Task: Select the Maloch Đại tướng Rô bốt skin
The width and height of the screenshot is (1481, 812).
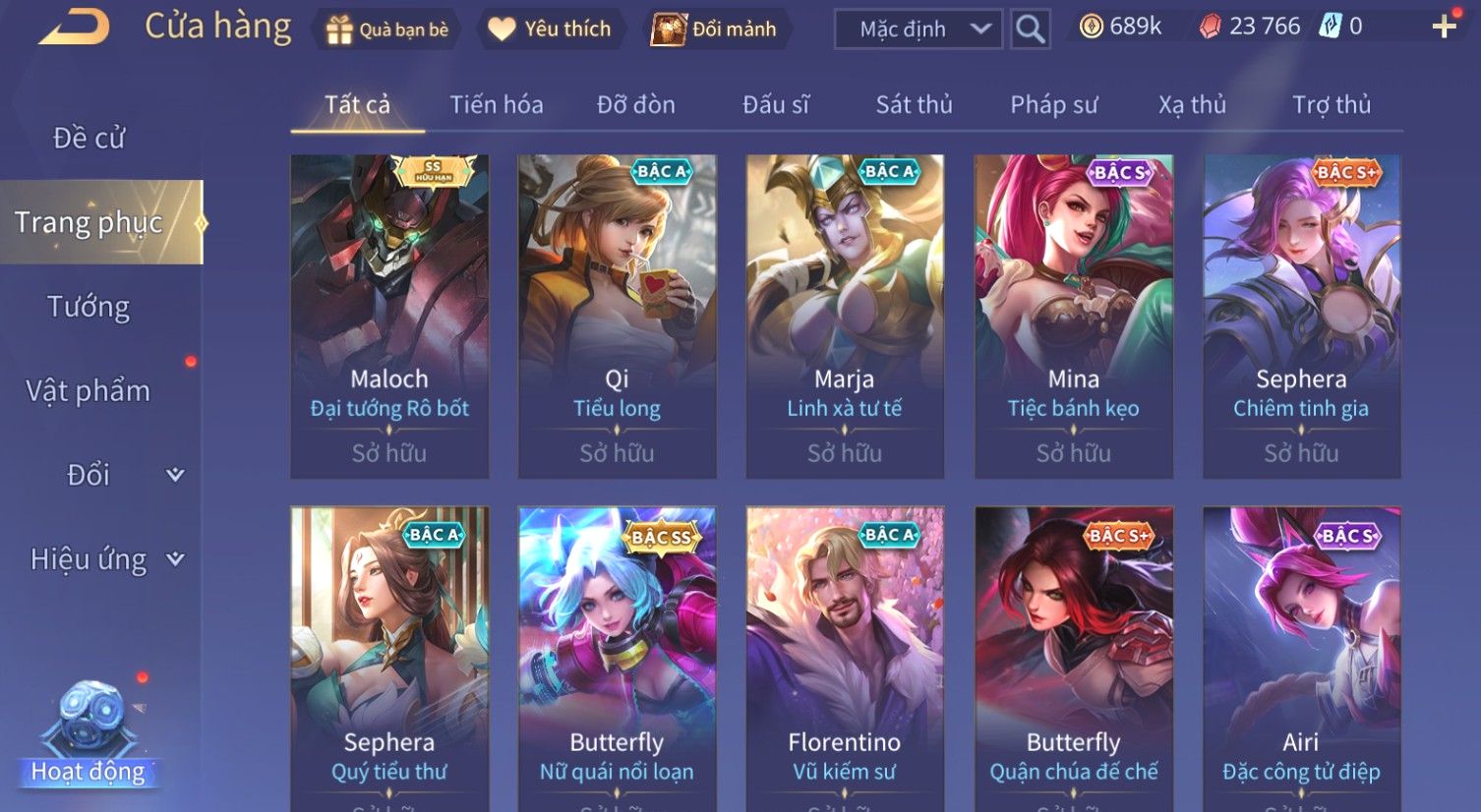Action: tap(389, 316)
